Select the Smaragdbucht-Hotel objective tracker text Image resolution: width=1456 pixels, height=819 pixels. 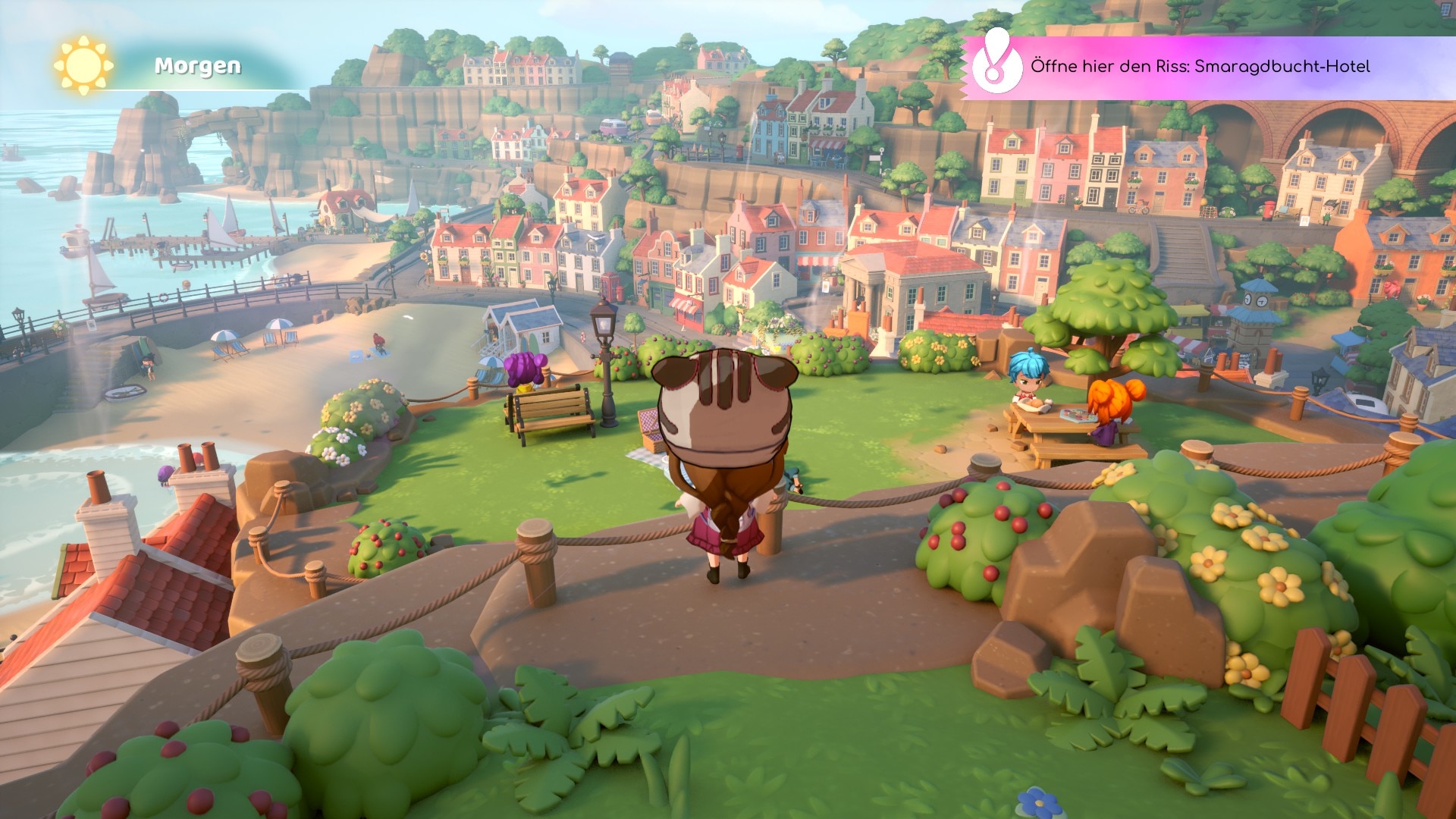[x=1200, y=67]
